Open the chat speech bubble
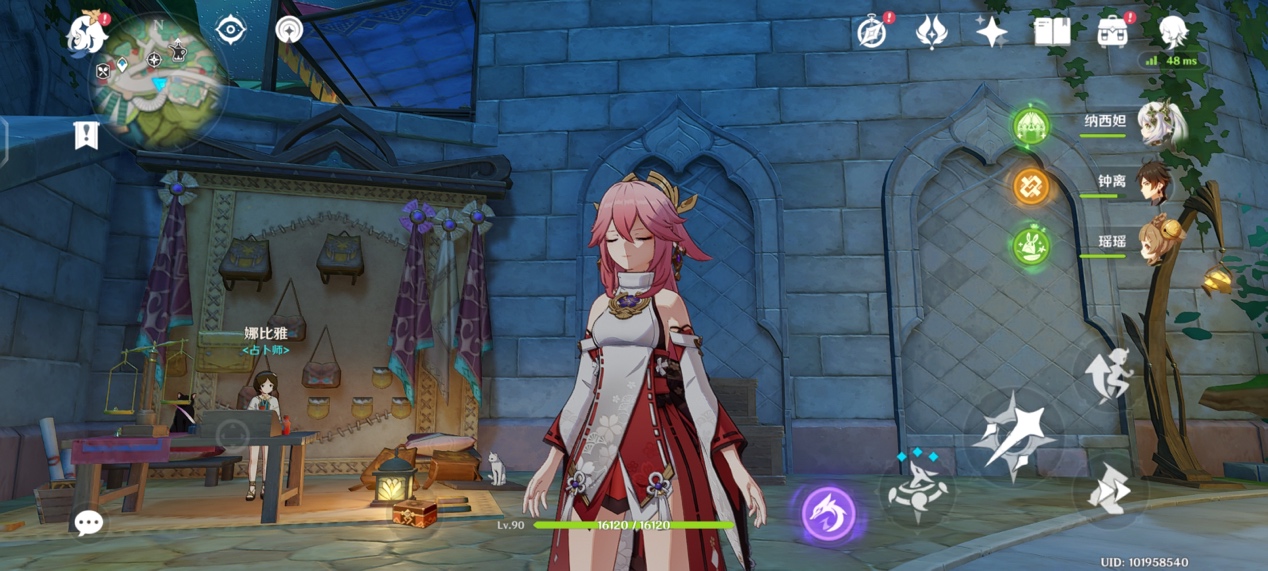Viewport: 1268px width, 571px height. pos(89,522)
